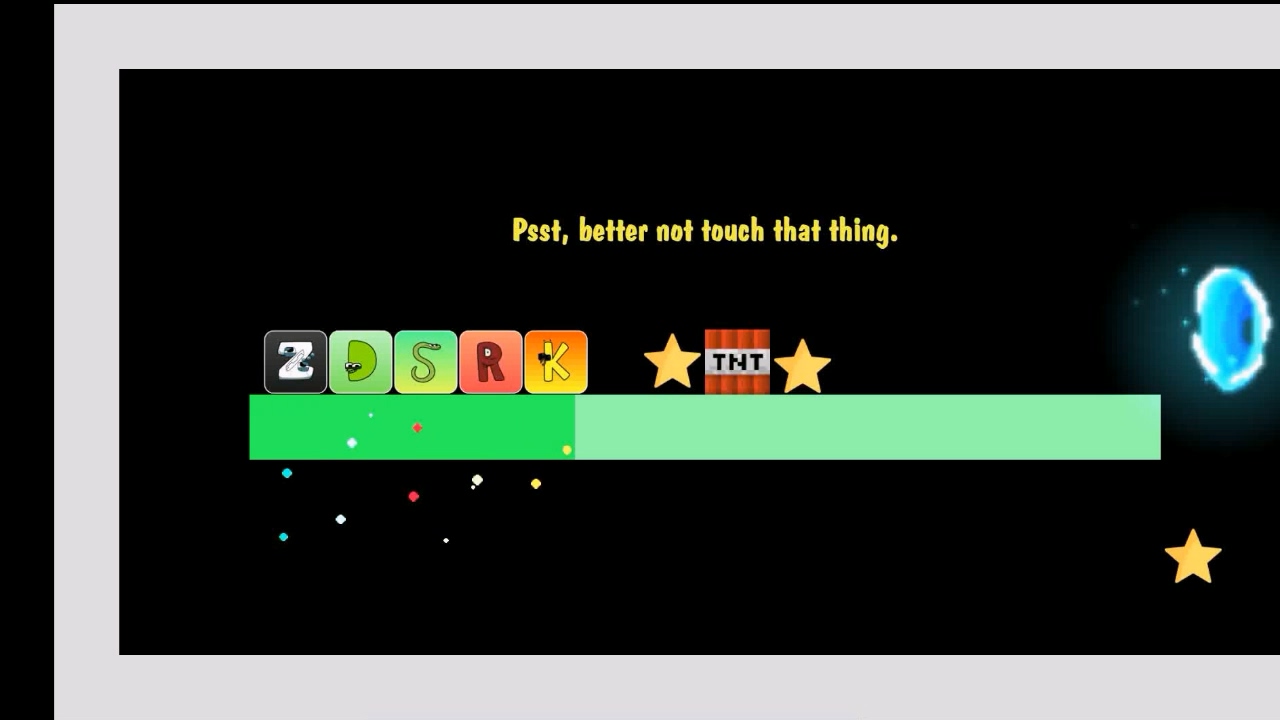Click the message 'Psst, better not touch that thing'
The width and height of the screenshot is (1280, 720).
(703, 230)
